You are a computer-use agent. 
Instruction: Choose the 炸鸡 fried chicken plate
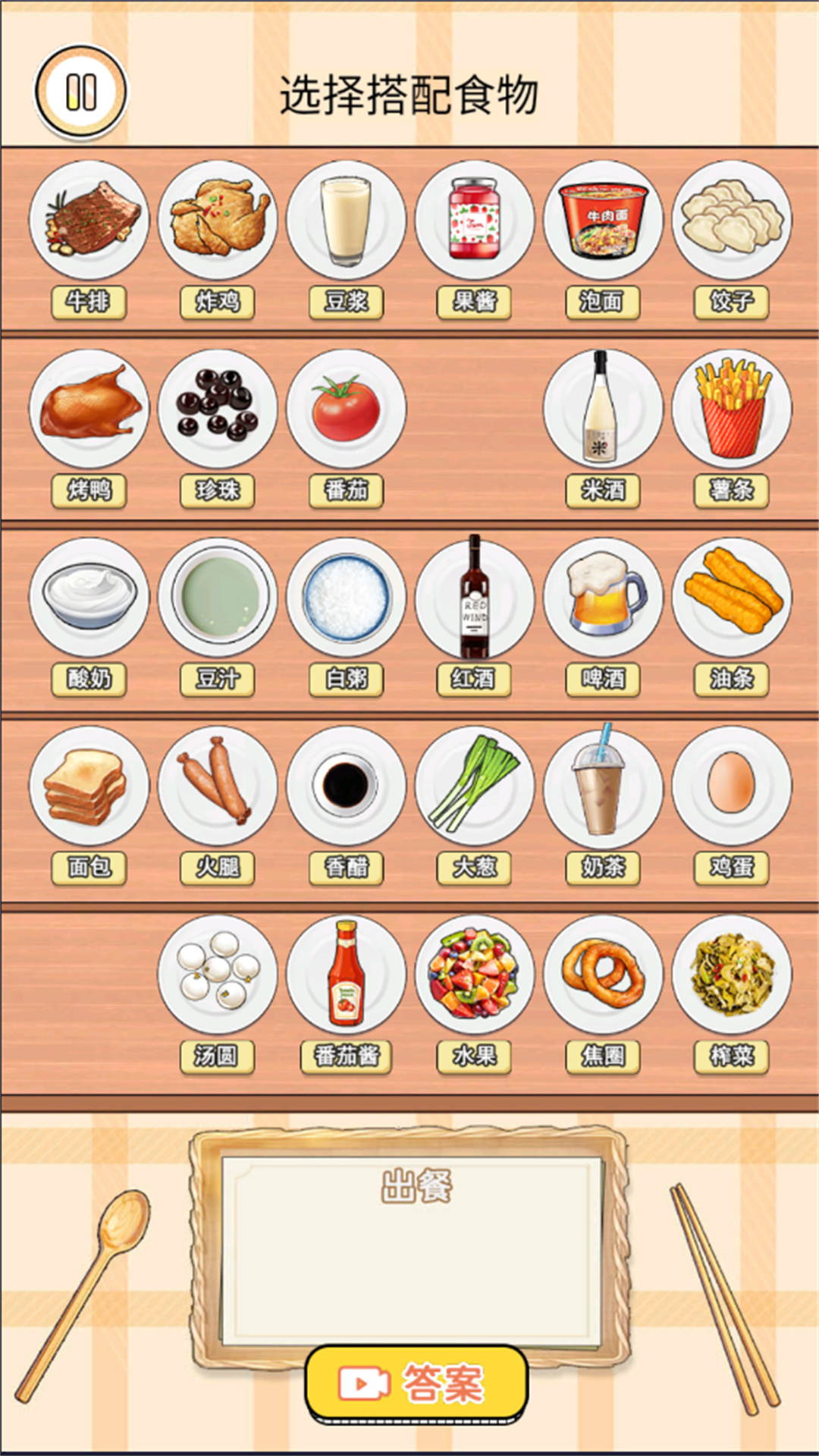click(218, 220)
